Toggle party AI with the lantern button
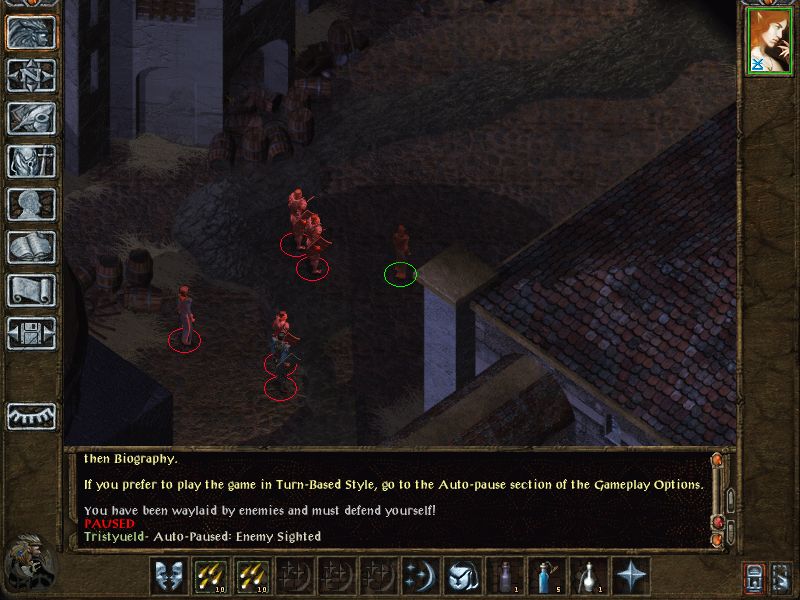Image resolution: width=800 pixels, height=600 pixels. tap(754, 578)
